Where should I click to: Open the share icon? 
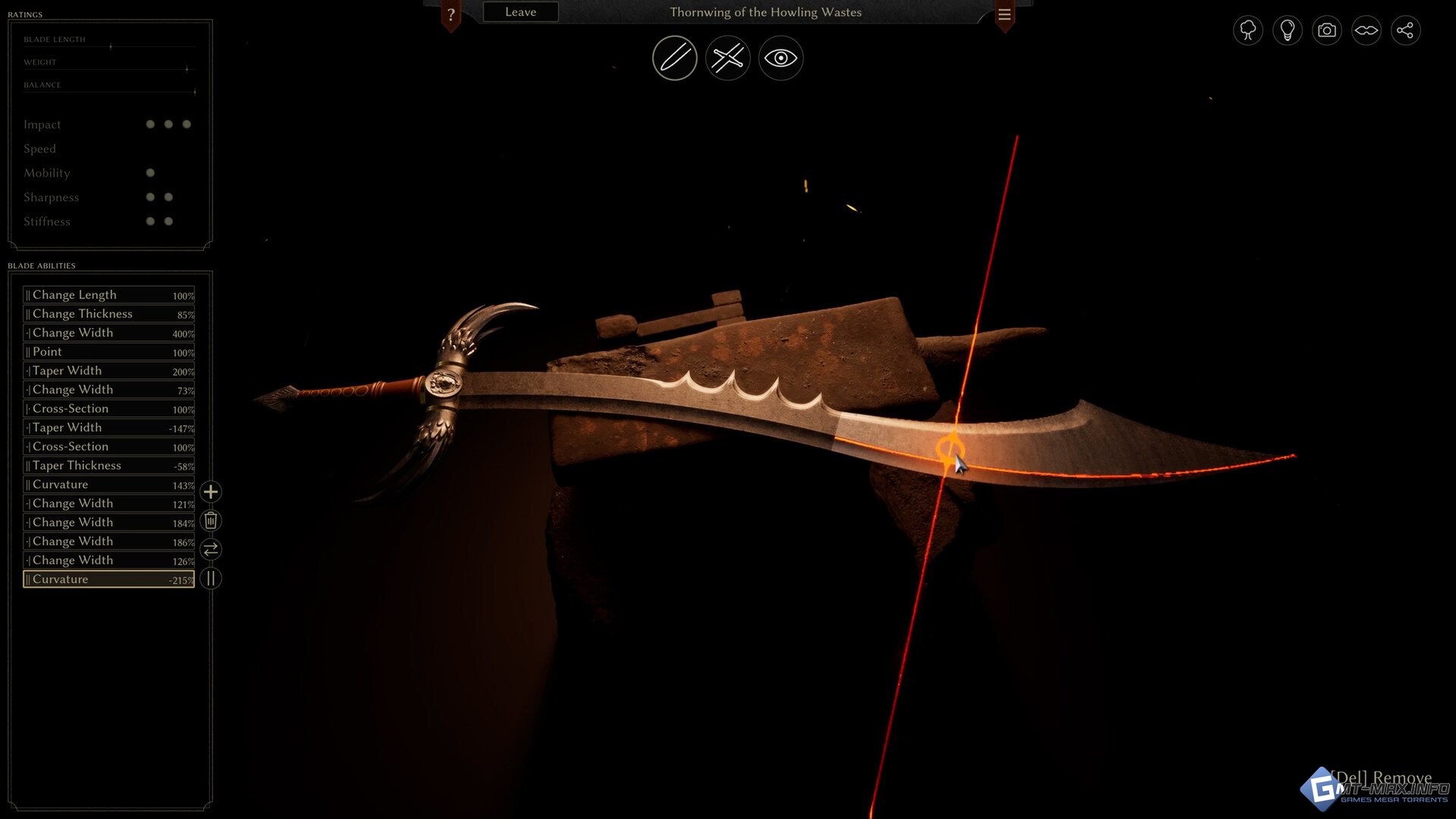coord(1405,30)
